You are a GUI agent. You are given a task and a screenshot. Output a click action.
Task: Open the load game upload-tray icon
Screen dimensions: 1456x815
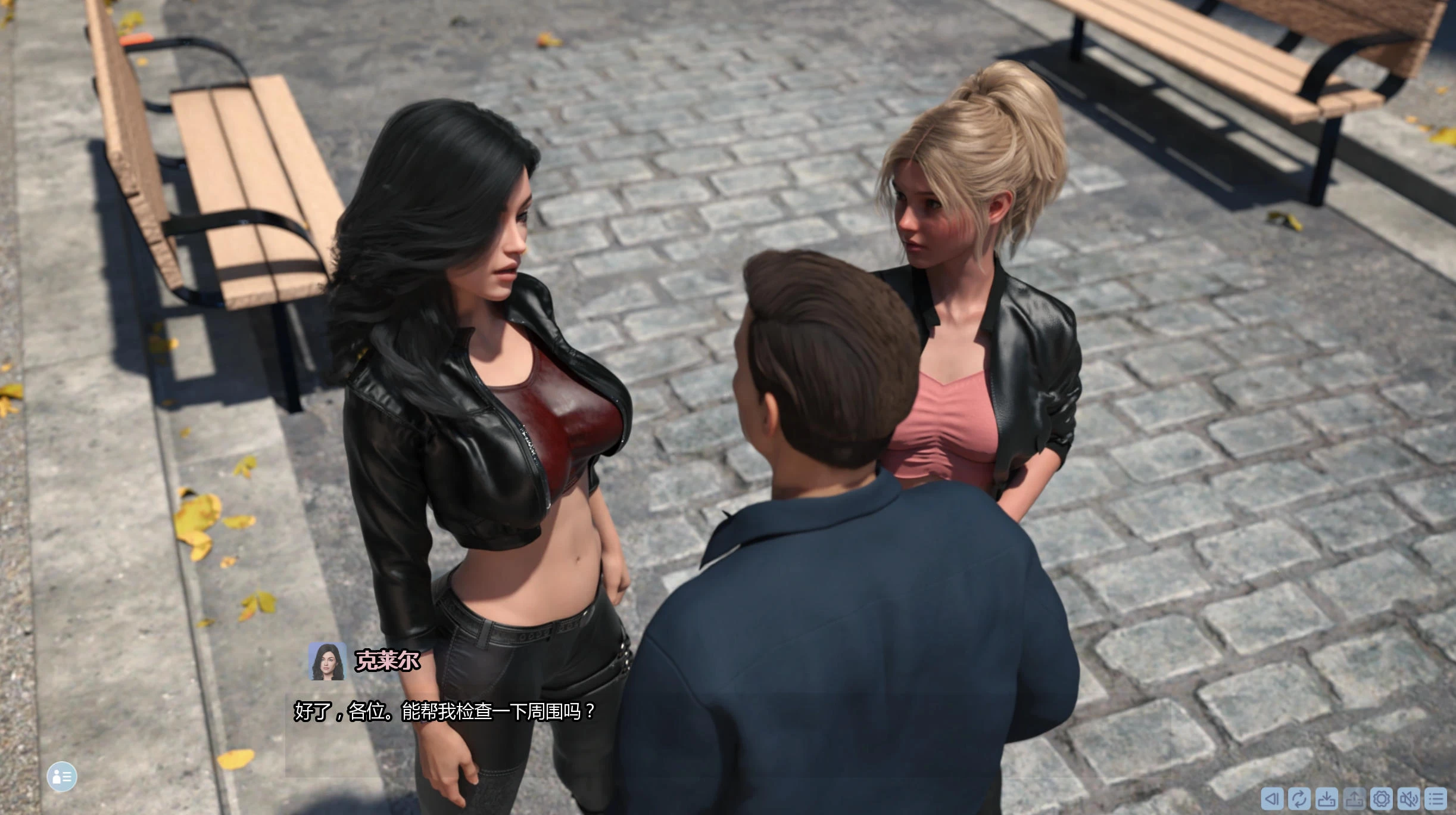(x=1354, y=798)
